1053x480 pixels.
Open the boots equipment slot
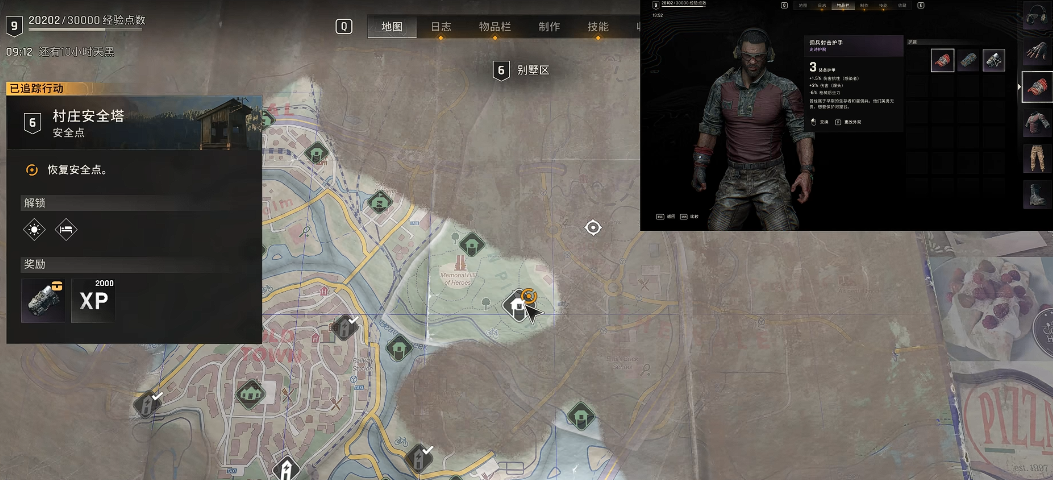tap(1035, 194)
